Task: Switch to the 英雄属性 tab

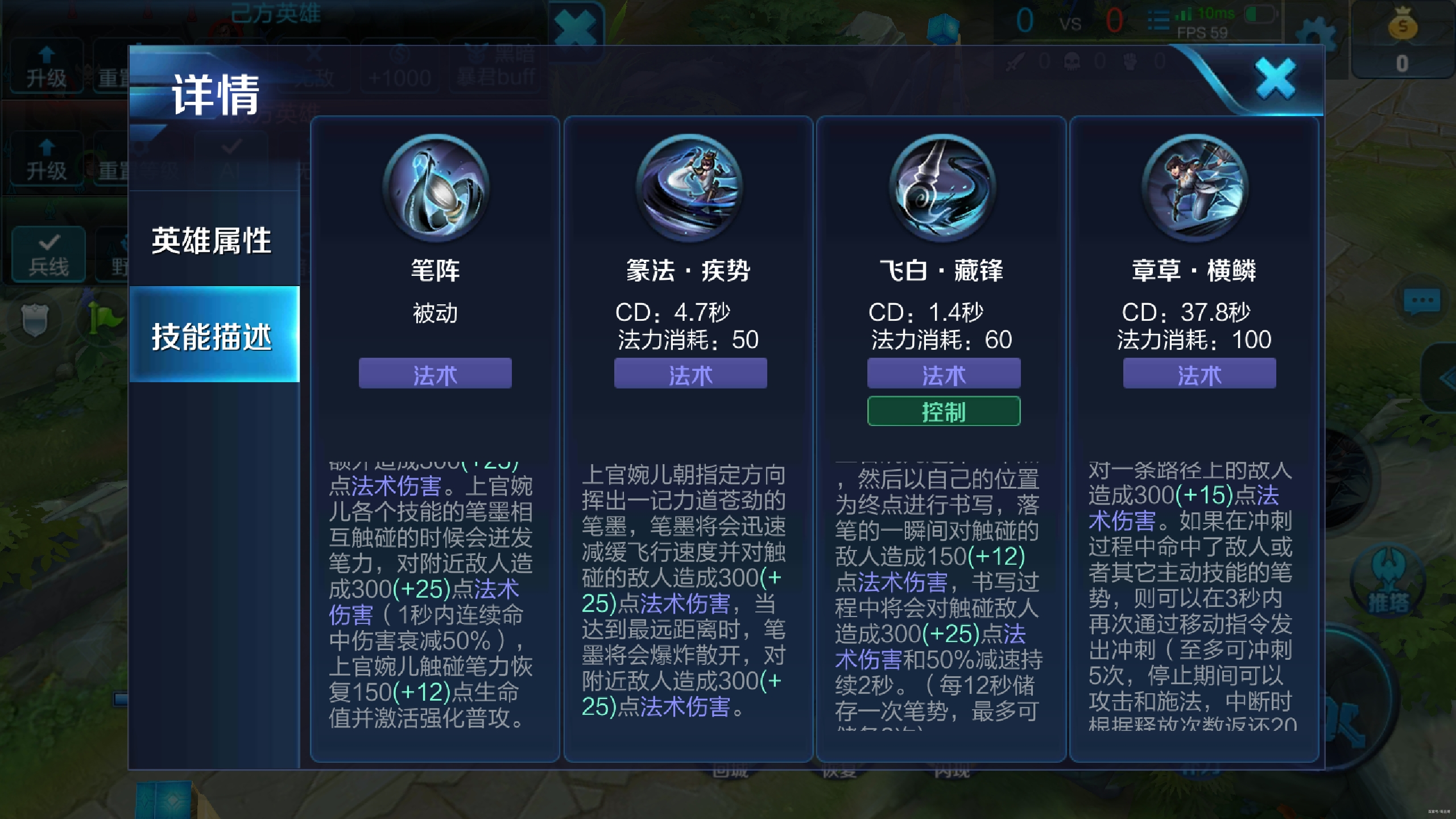Action: click(212, 240)
